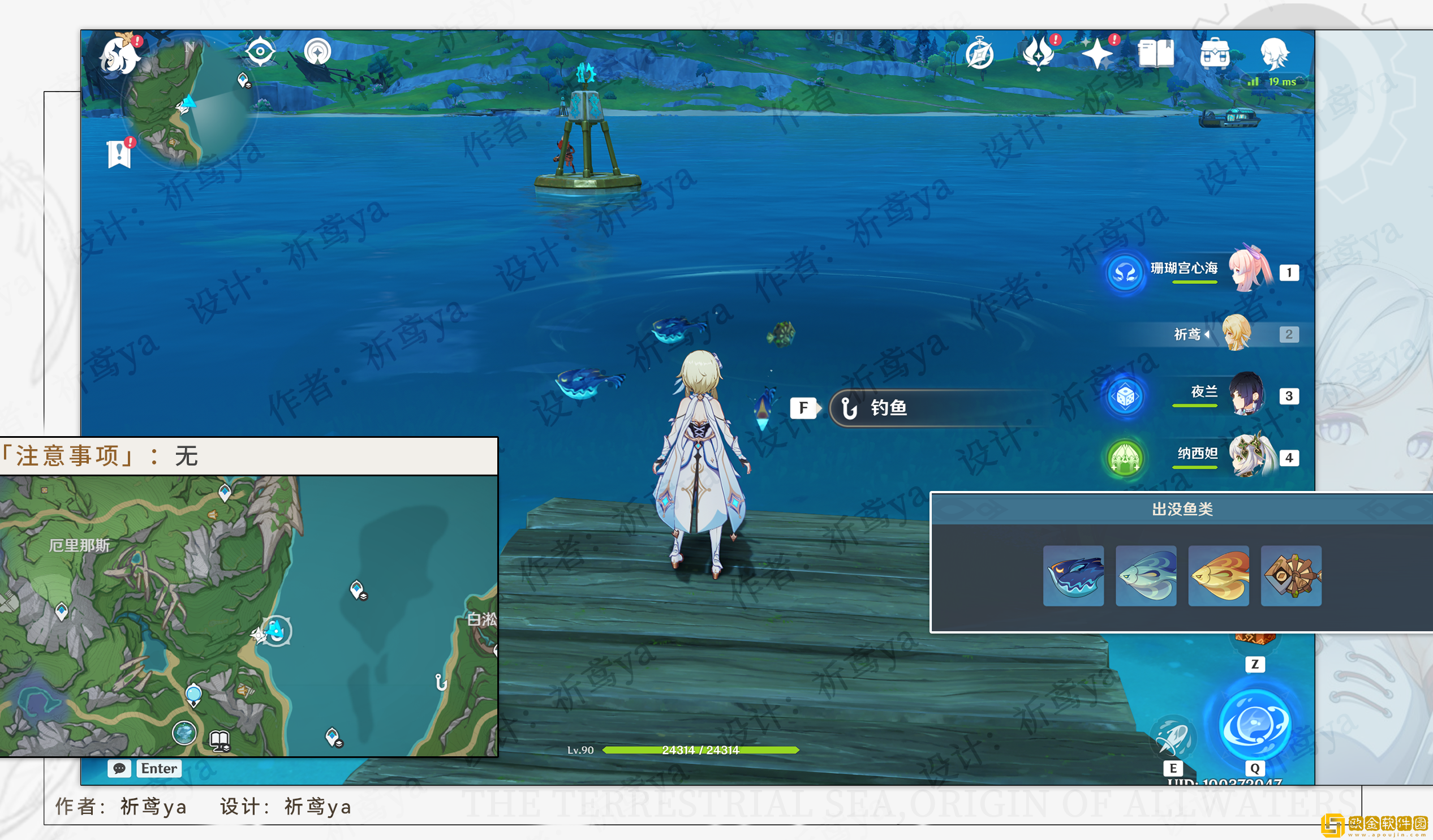Open the quest bookmark icon

(x=119, y=153)
